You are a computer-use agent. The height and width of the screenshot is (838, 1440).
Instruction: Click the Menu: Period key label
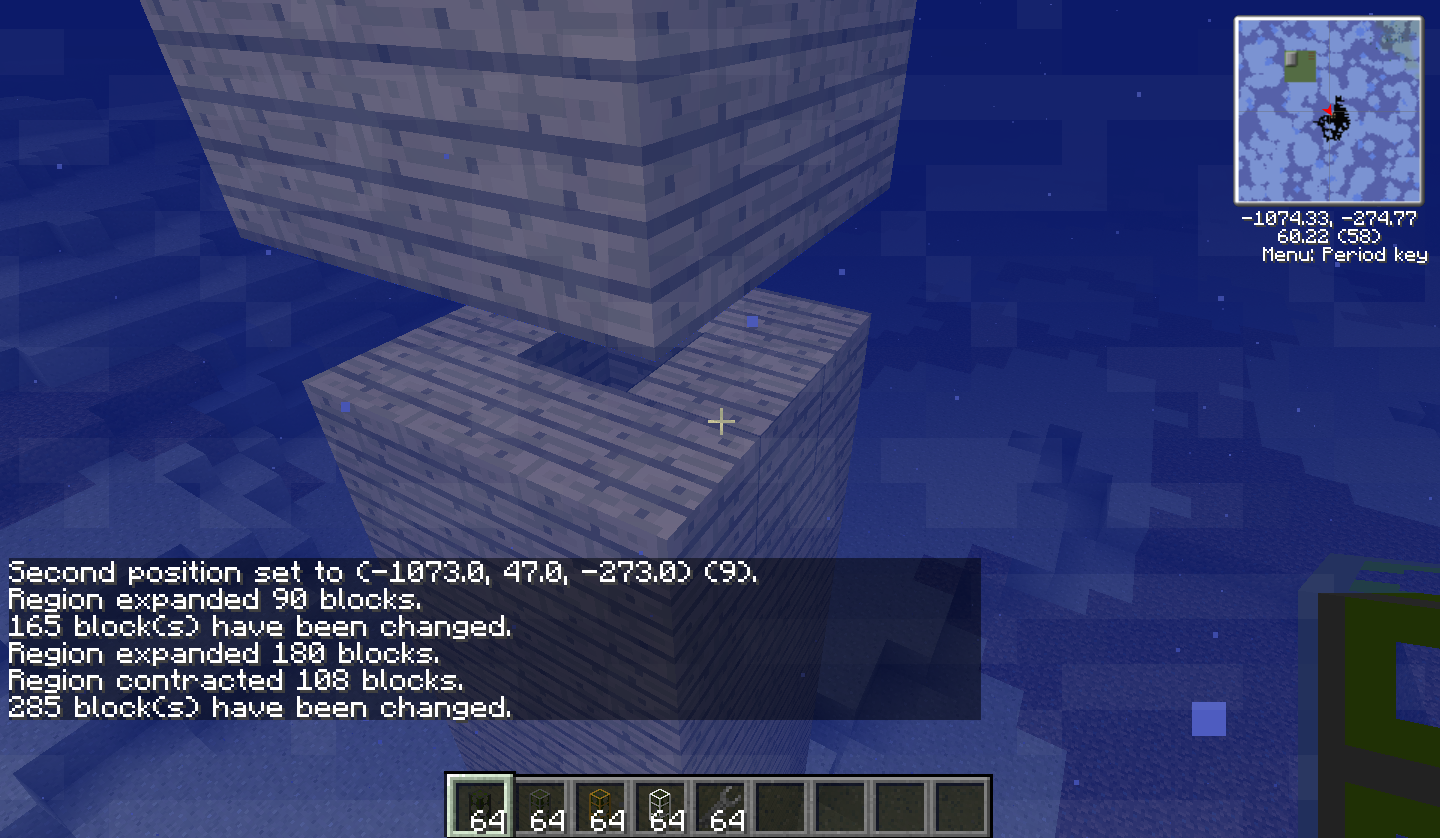1344,254
